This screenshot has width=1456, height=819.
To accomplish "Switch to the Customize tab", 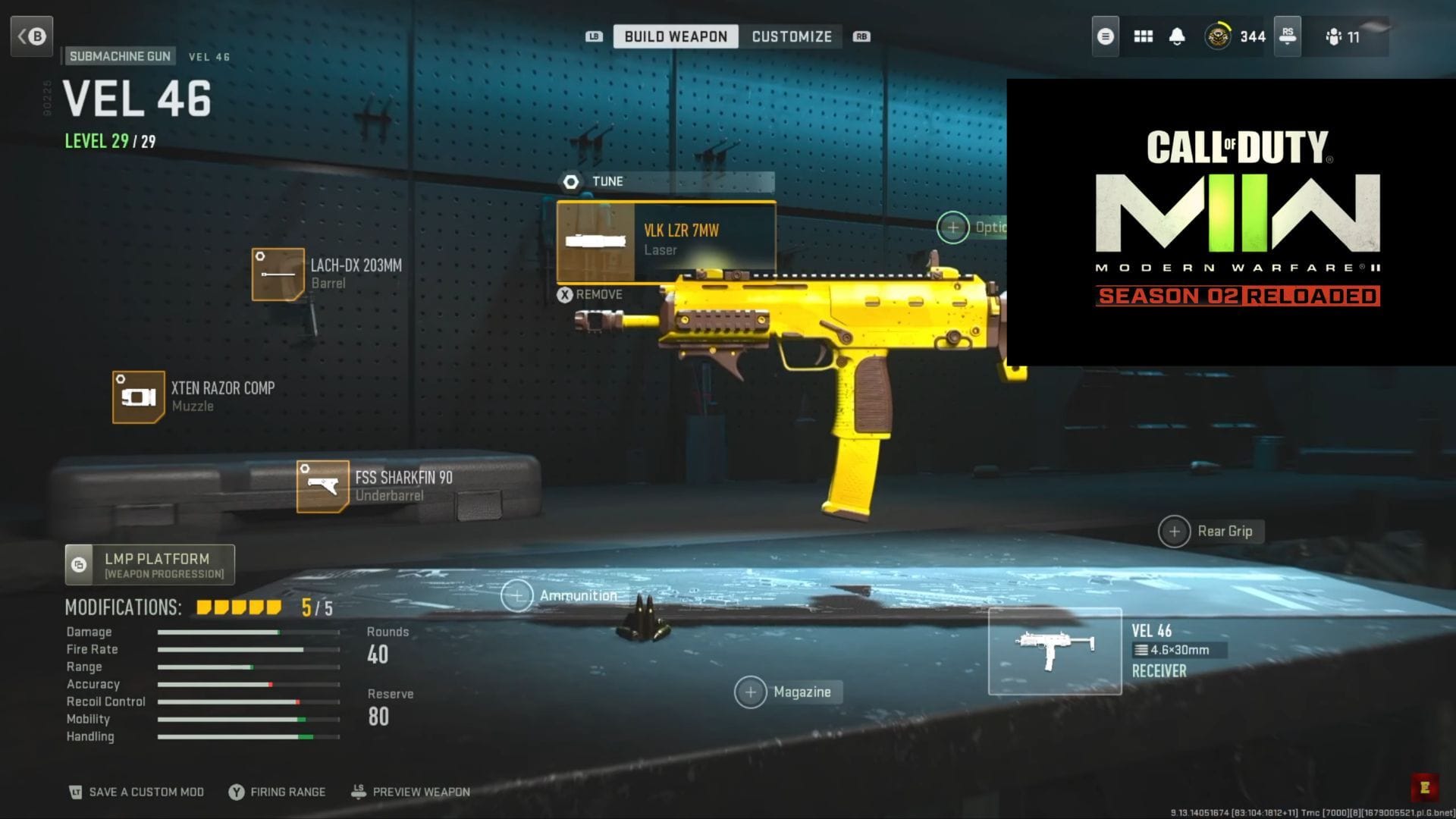I will (x=791, y=36).
